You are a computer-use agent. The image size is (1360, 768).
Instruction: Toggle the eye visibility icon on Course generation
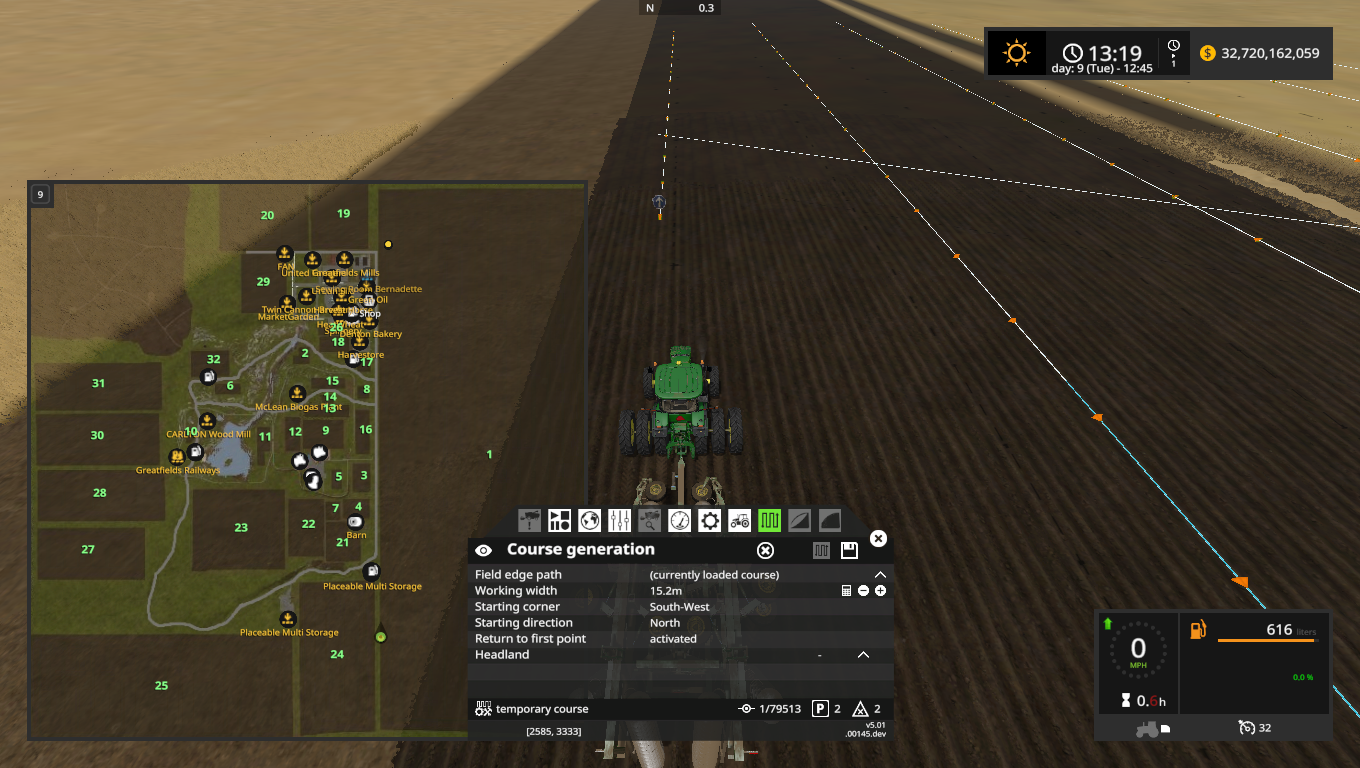pyautogui.click(x=485, y=550)
